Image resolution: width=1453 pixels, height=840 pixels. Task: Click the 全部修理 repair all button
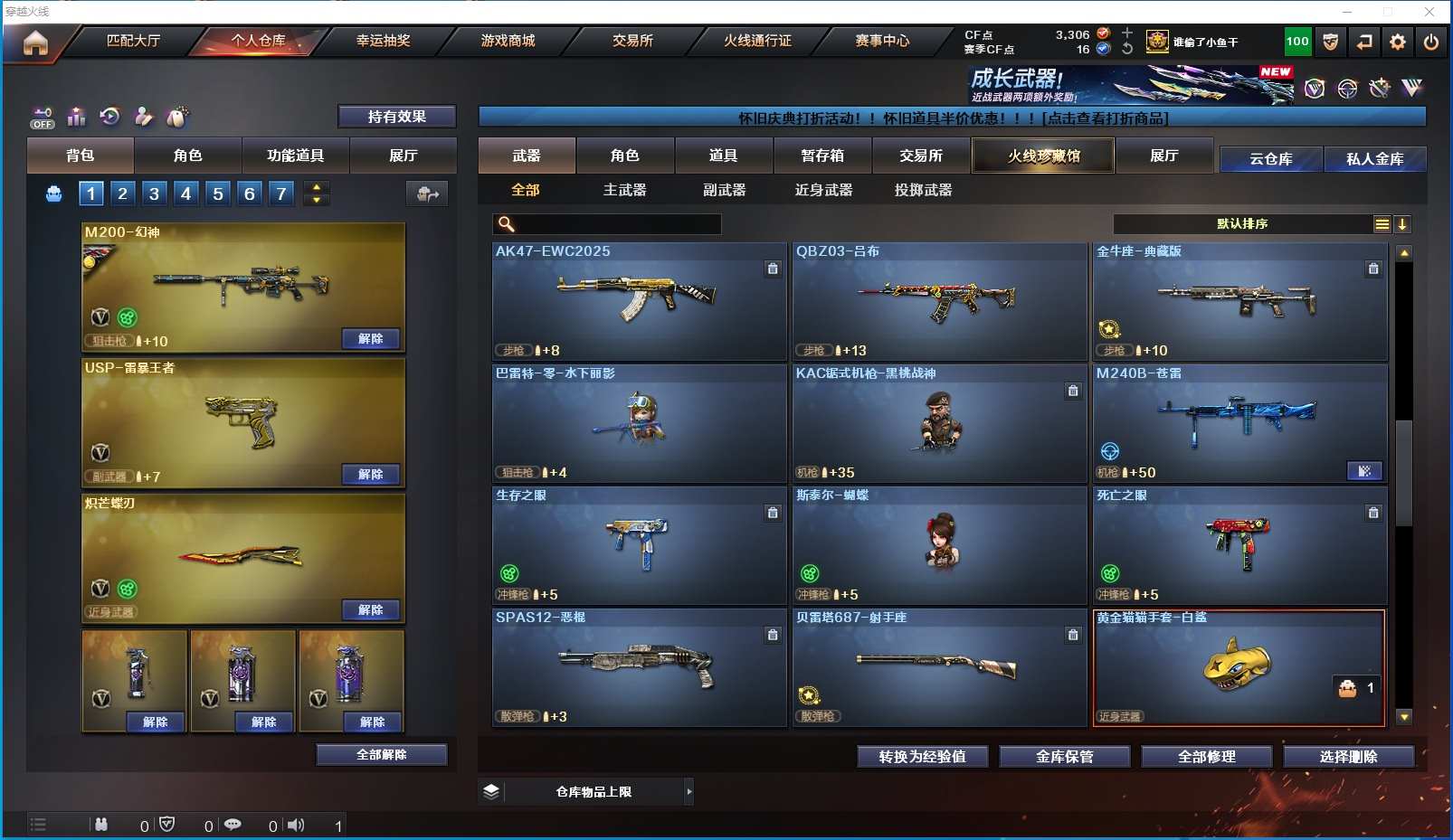[x=1206, y=756]
